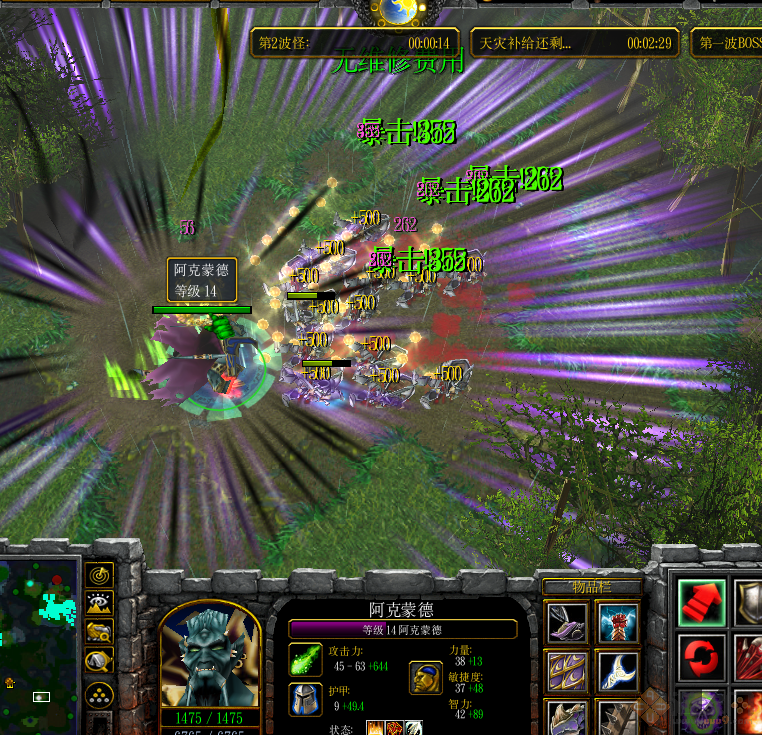Viewport: 762px width, 735px height.
Task: Click the hero primary attribute face icon
Action: click(x=425, y=677)
